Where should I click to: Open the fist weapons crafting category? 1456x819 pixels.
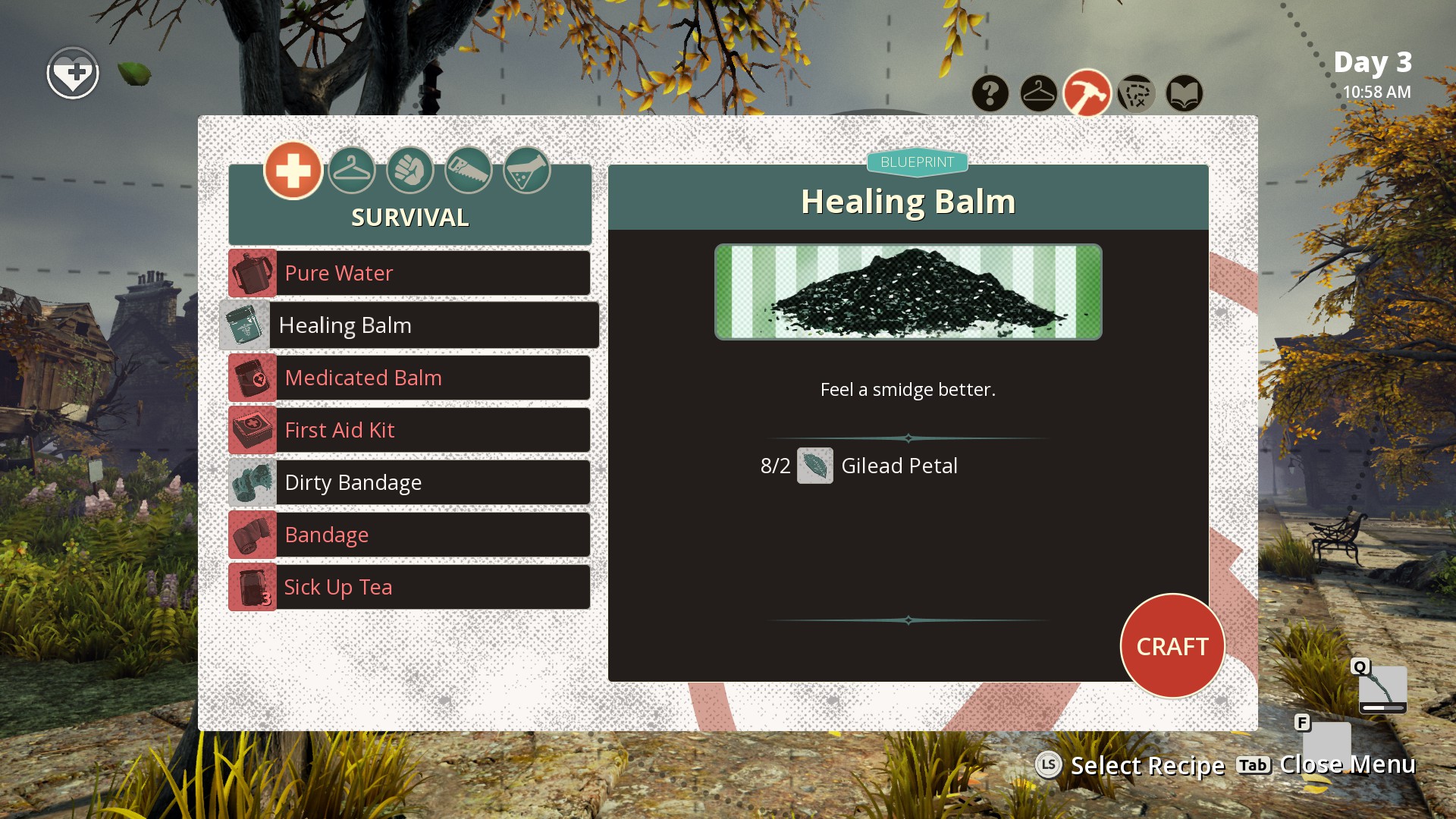(x=410, y=170)
